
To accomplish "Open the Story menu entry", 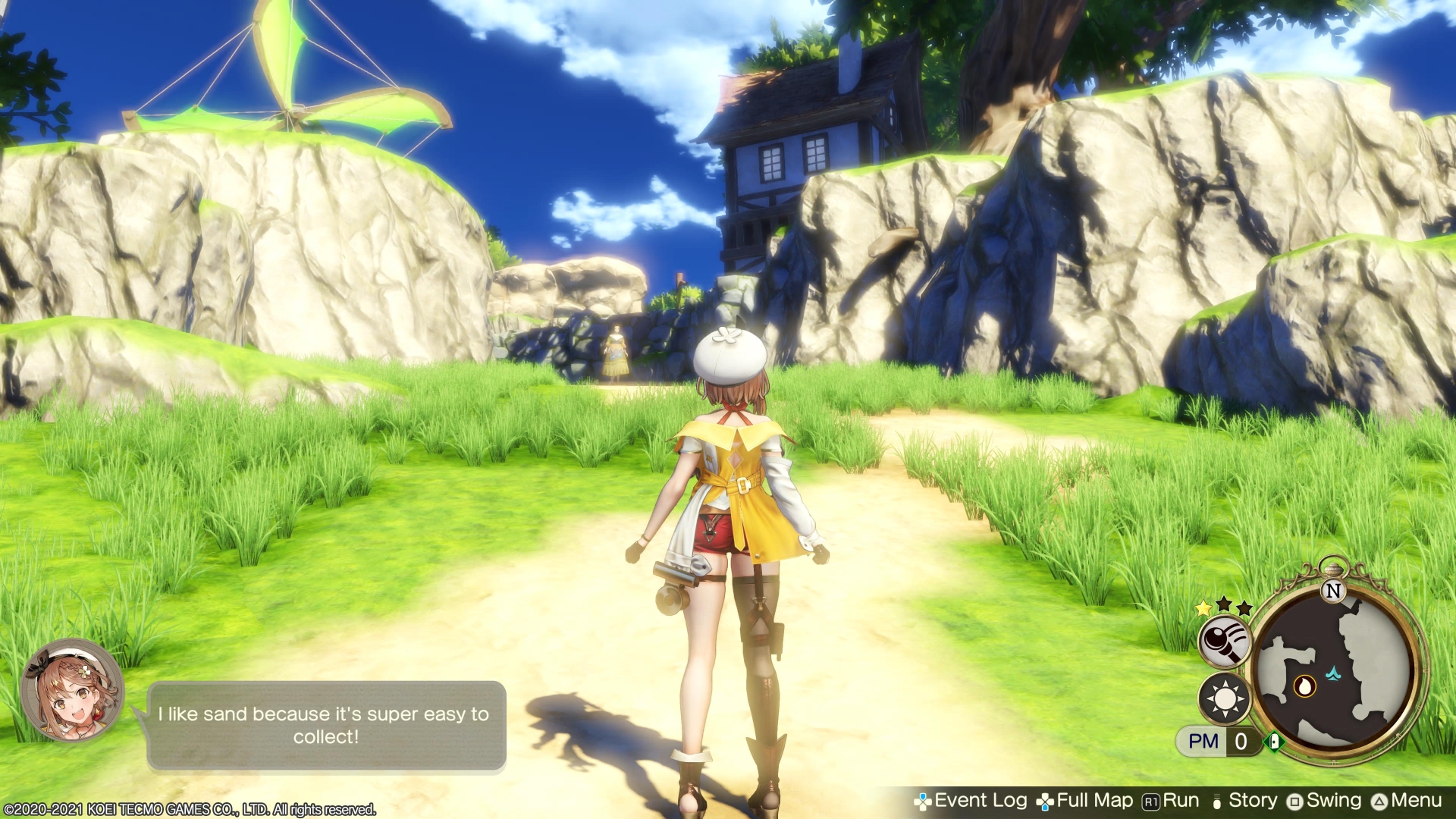I will (1253, 800).
